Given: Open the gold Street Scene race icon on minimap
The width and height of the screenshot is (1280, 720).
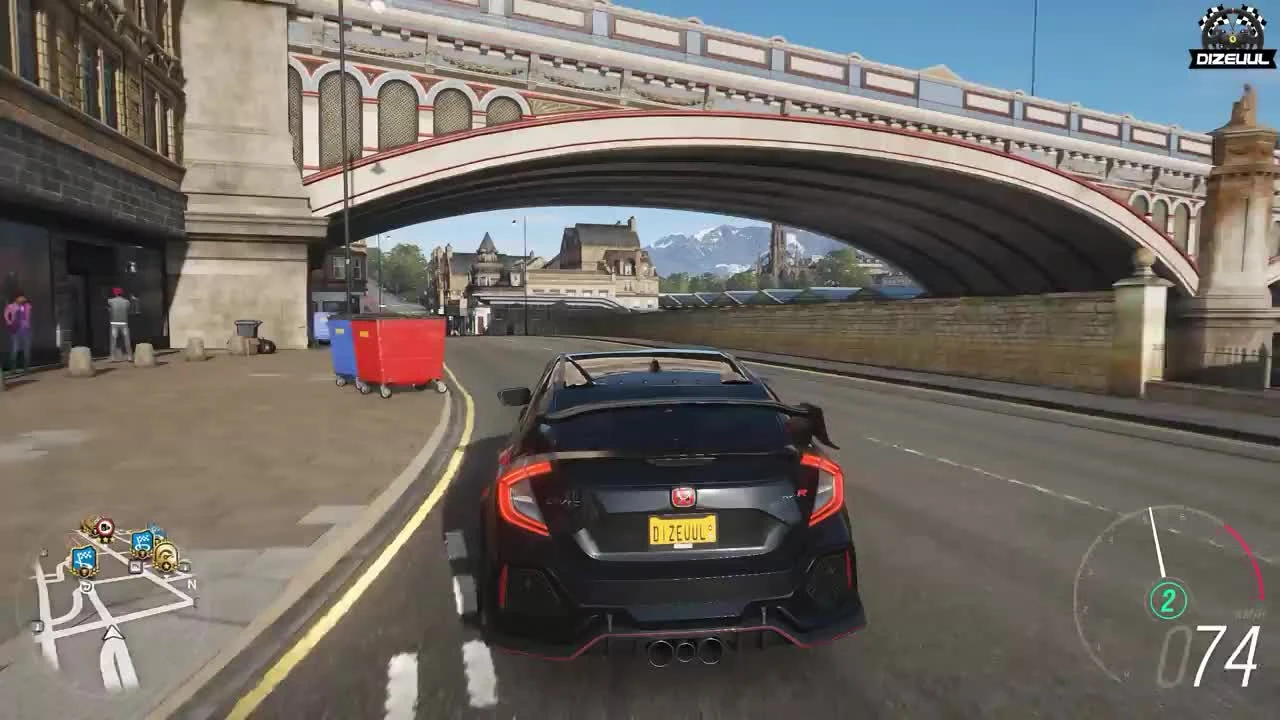Looking at the screenshot, I should (165, 555).
